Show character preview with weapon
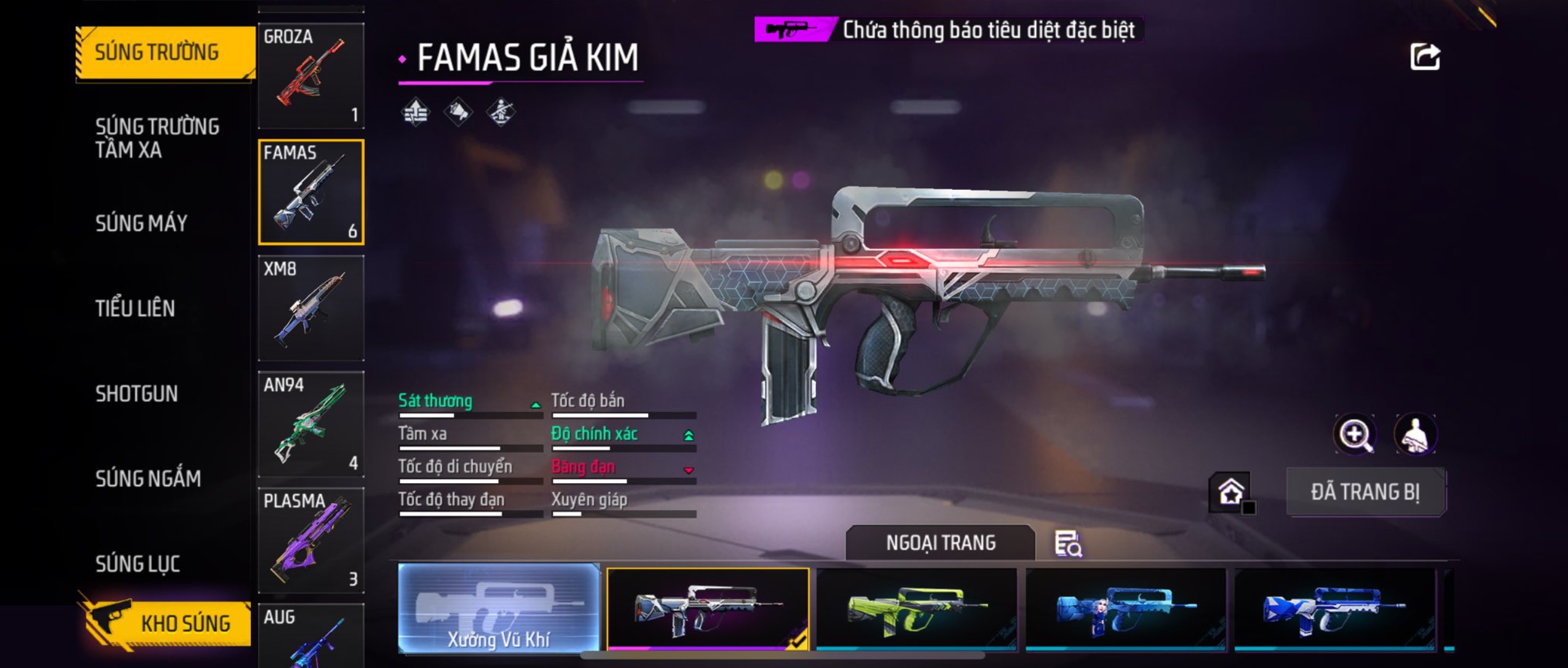The image size is (1568, 668). tap(1415, 434)
